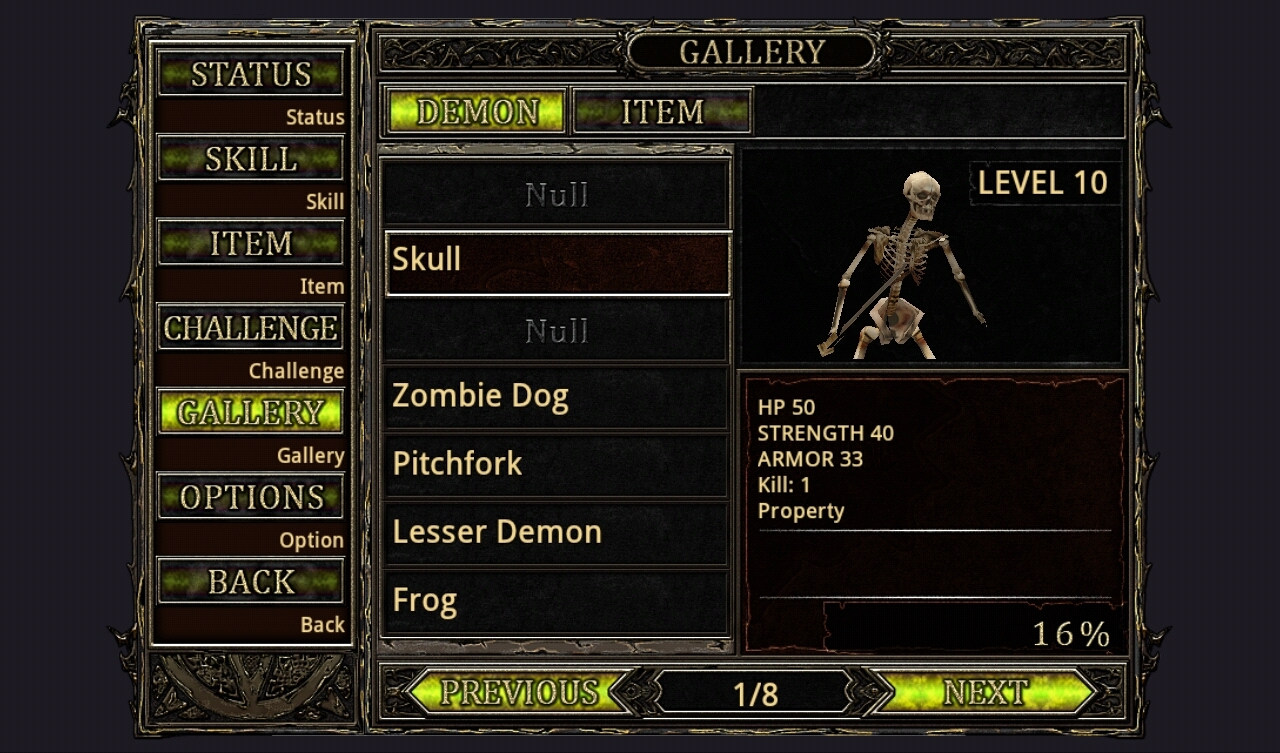The image size is (1280, 753).
Task: Open the Challenge menu
Action: click(x=250, y=328)
